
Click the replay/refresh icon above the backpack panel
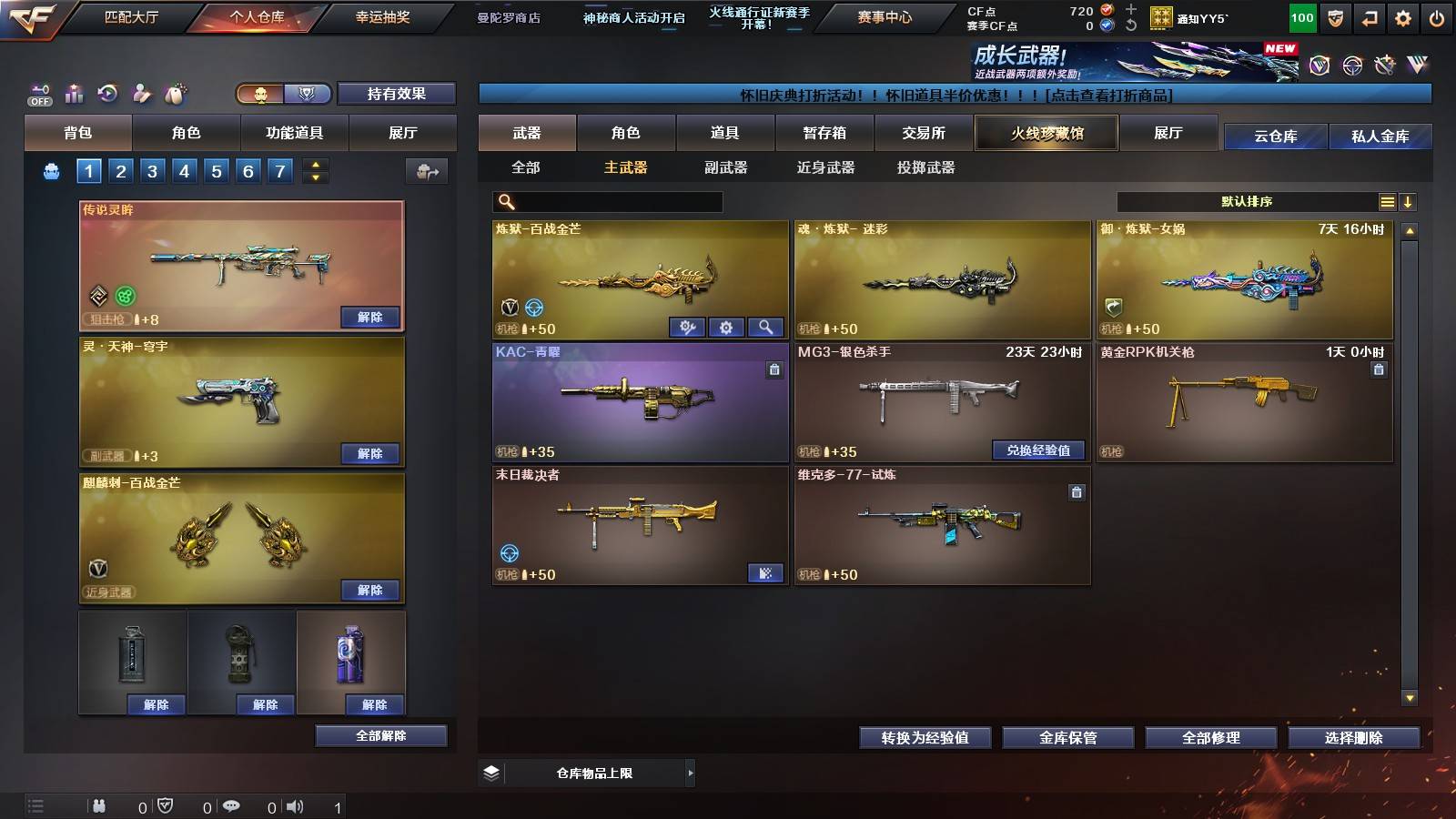tap(106, 93)
